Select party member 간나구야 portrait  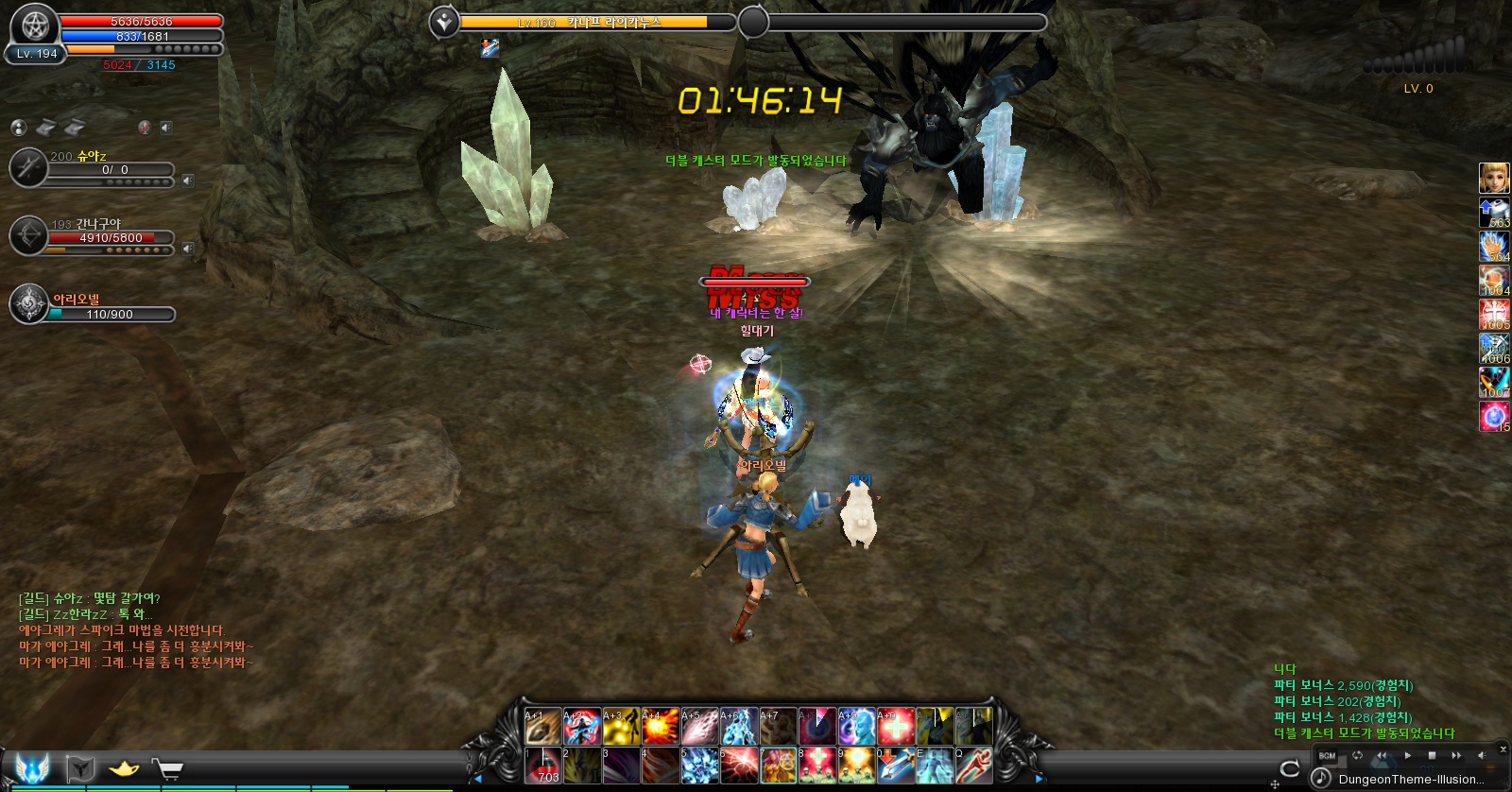(28, 235)
